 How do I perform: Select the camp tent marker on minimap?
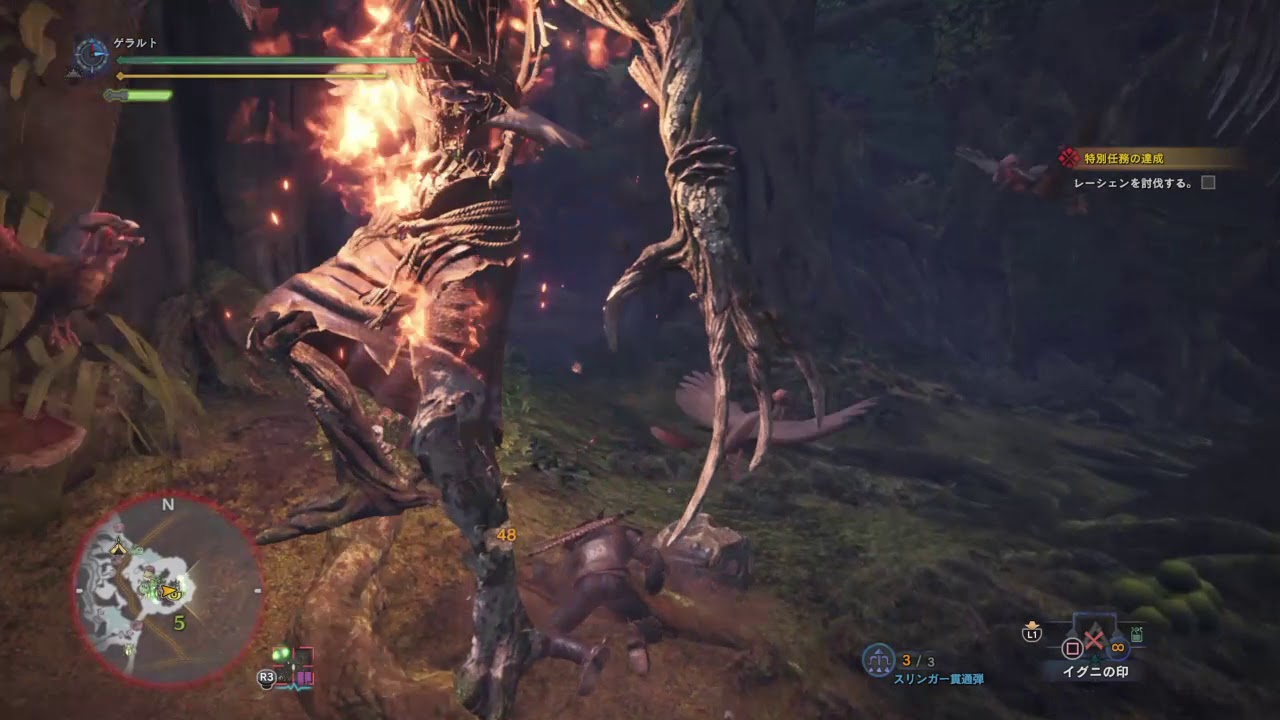pos(120,547)
